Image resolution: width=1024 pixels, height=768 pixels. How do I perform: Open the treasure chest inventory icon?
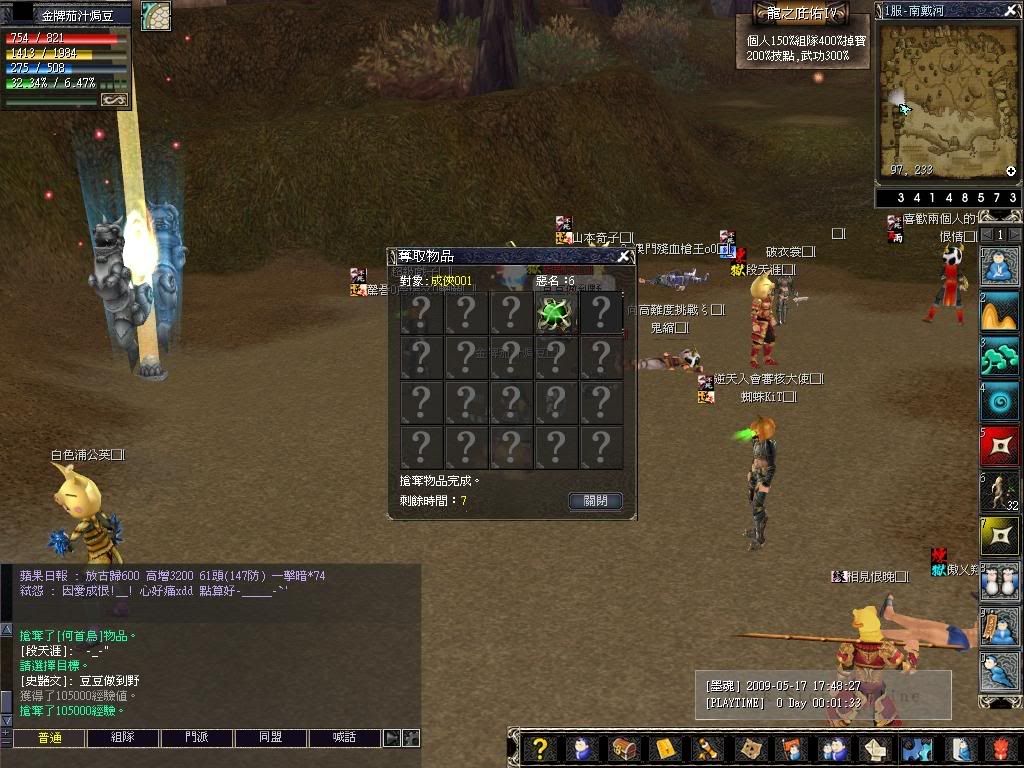(624, 749)
